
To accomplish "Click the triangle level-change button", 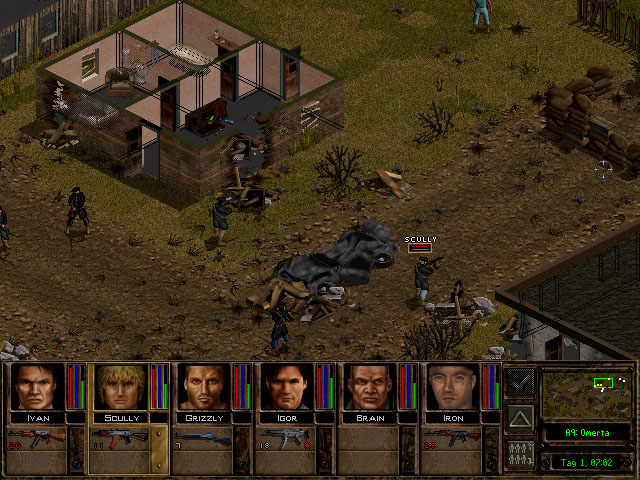I will pos(519,416).
